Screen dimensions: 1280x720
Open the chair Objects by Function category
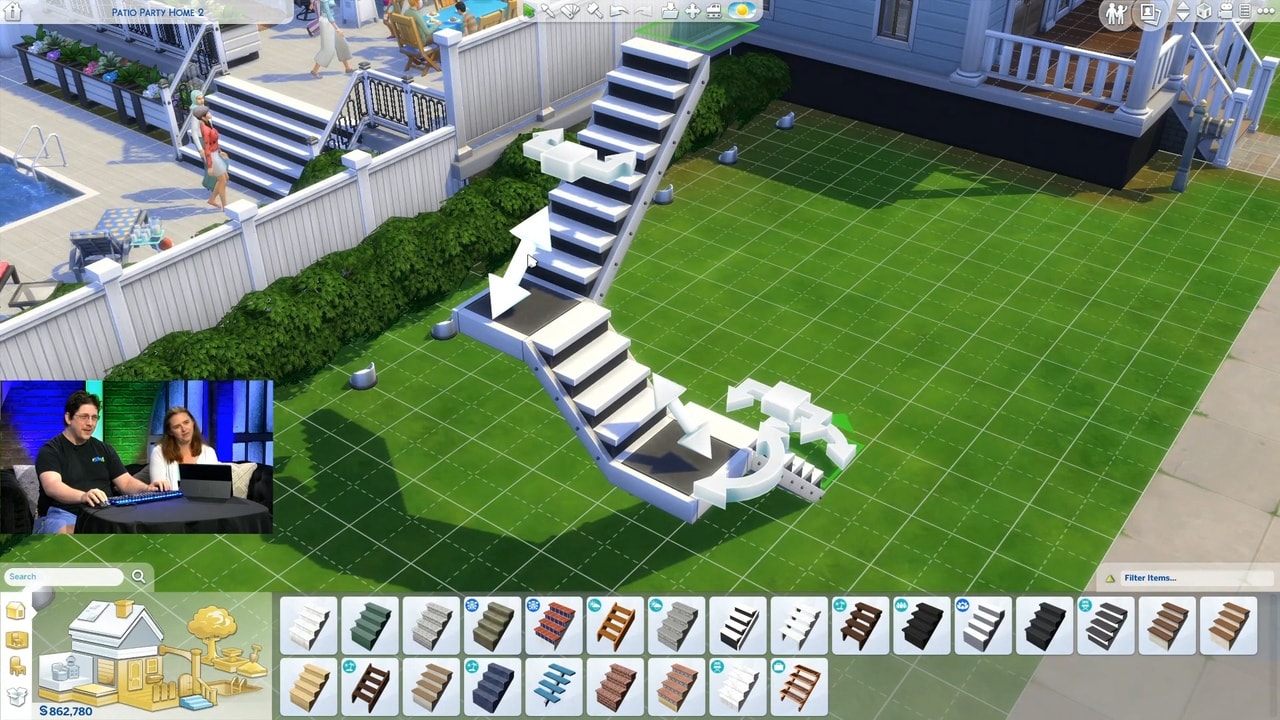(x=17, y=667)
